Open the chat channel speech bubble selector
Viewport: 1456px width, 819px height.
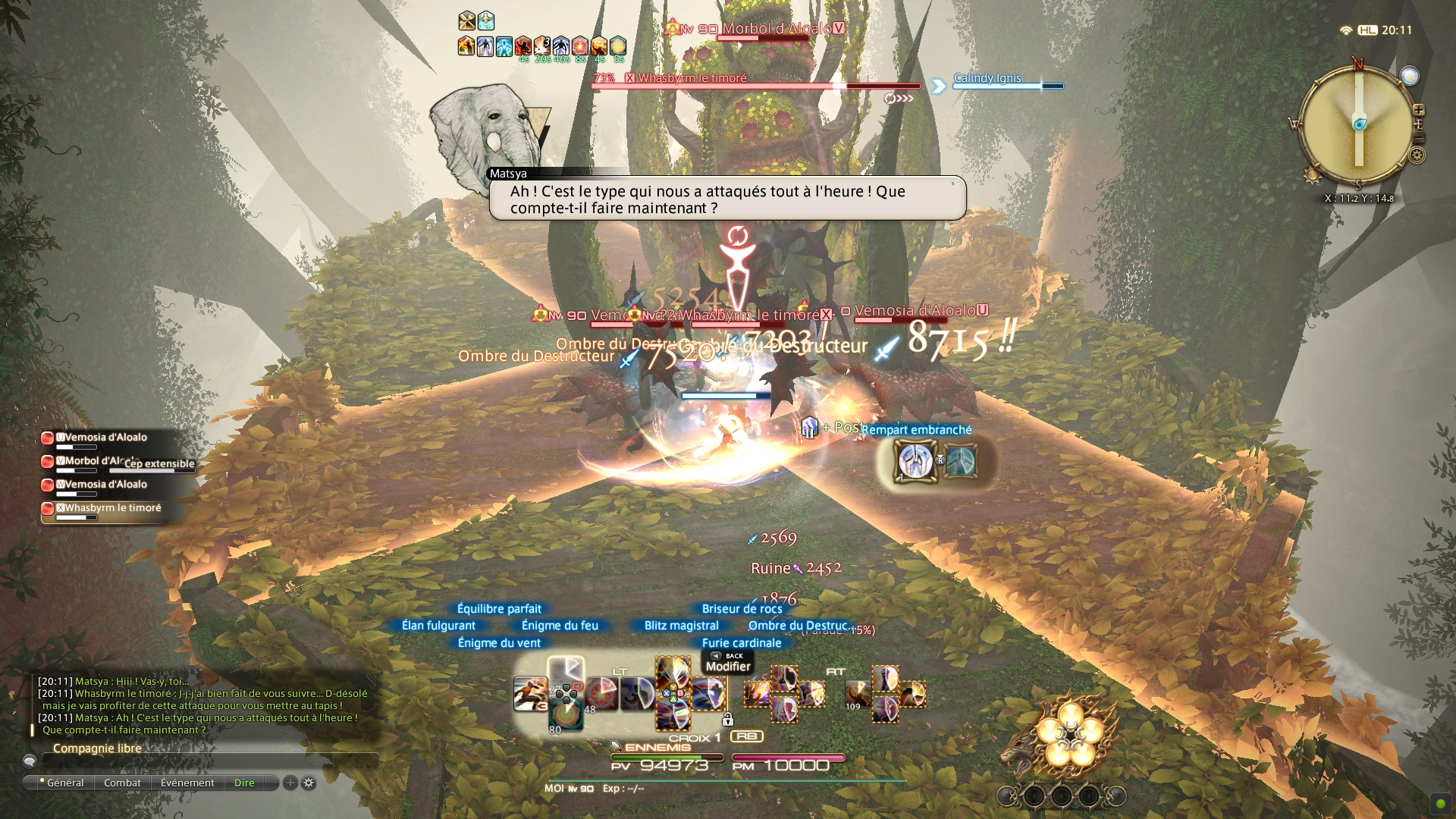(x=30, y=761)
